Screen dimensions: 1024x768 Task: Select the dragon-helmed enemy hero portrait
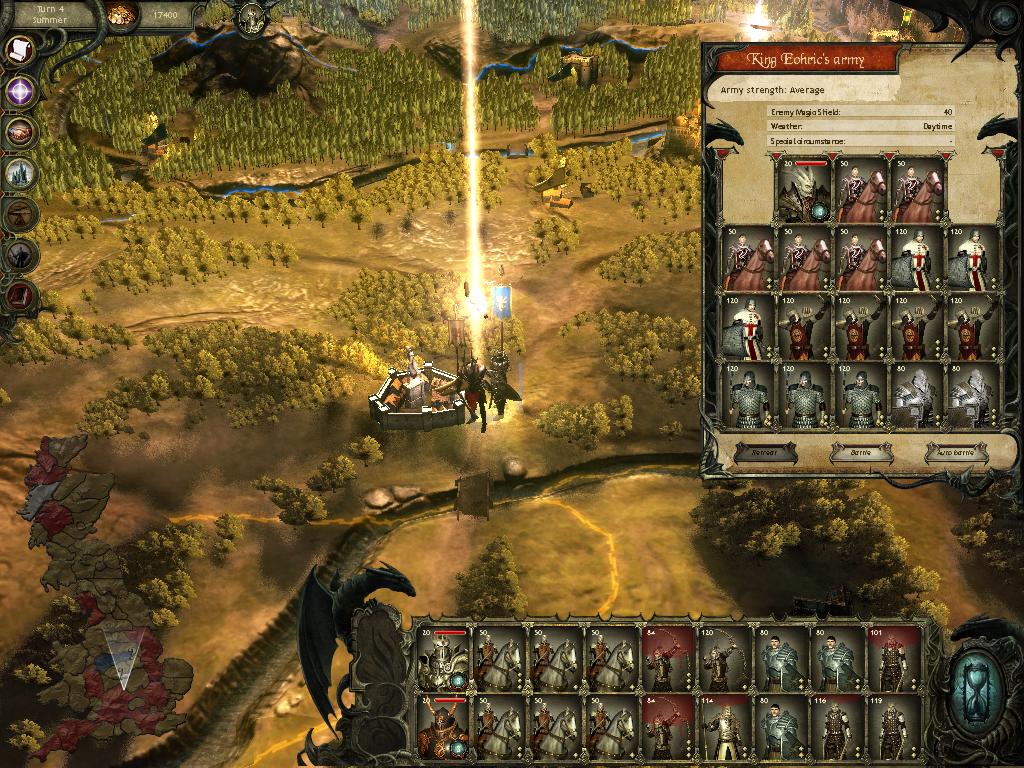click(x=805, y=190)
